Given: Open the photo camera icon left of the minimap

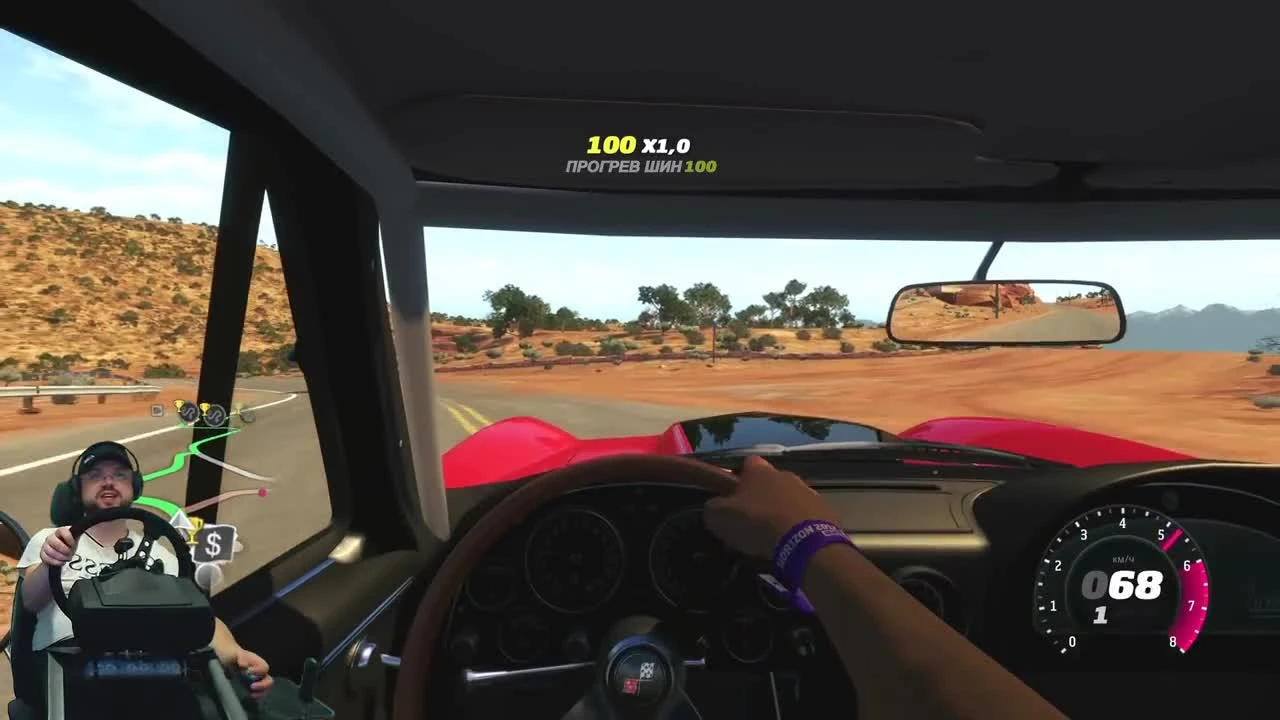Looking at the screenshot, I should pyautogui.click(x=157, y=408).
